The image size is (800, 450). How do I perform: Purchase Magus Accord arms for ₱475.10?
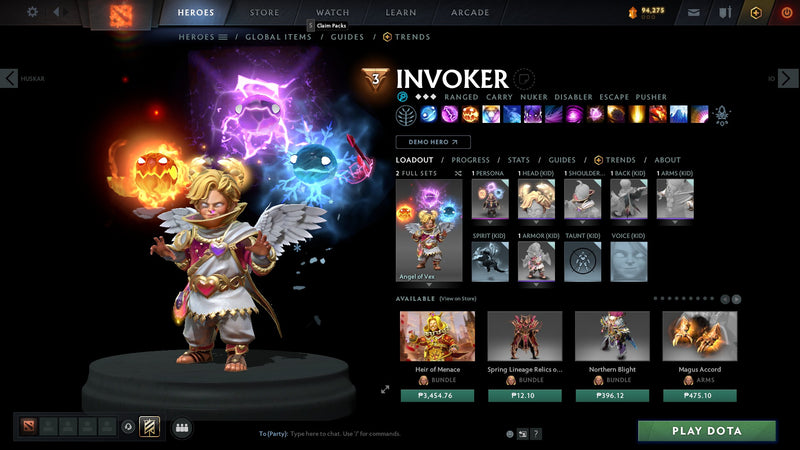[699, 395]
